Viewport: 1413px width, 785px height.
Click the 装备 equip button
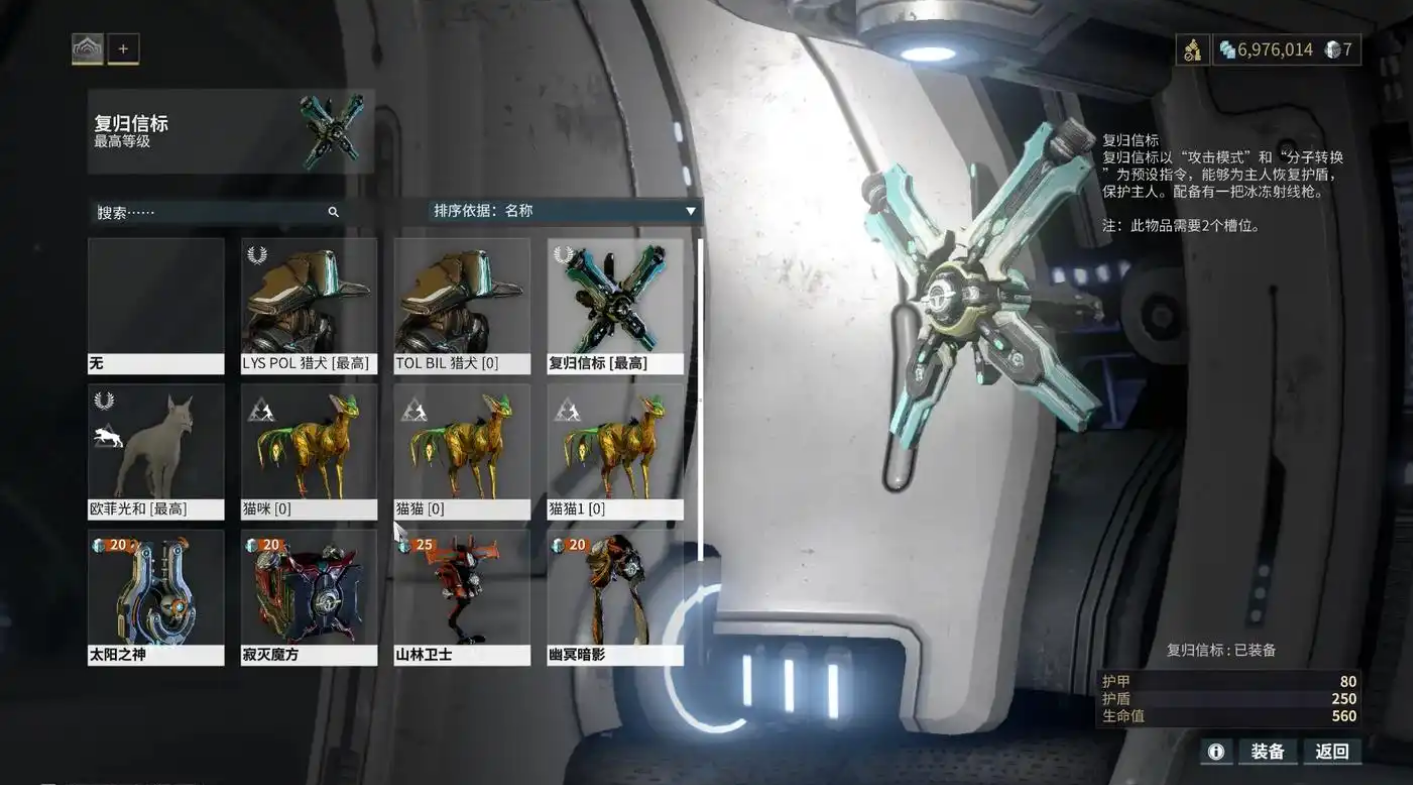(1267, 751)
